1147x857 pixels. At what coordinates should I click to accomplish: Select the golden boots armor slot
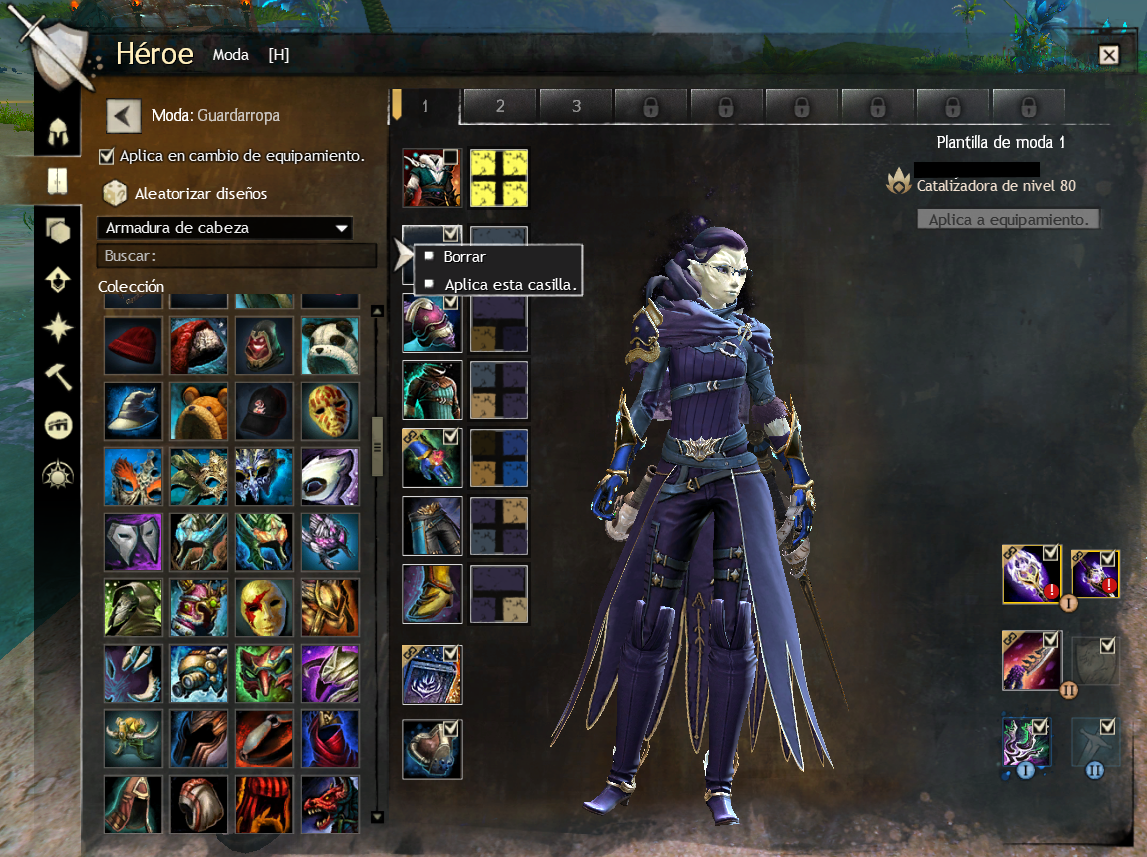(x=432, y=594)
